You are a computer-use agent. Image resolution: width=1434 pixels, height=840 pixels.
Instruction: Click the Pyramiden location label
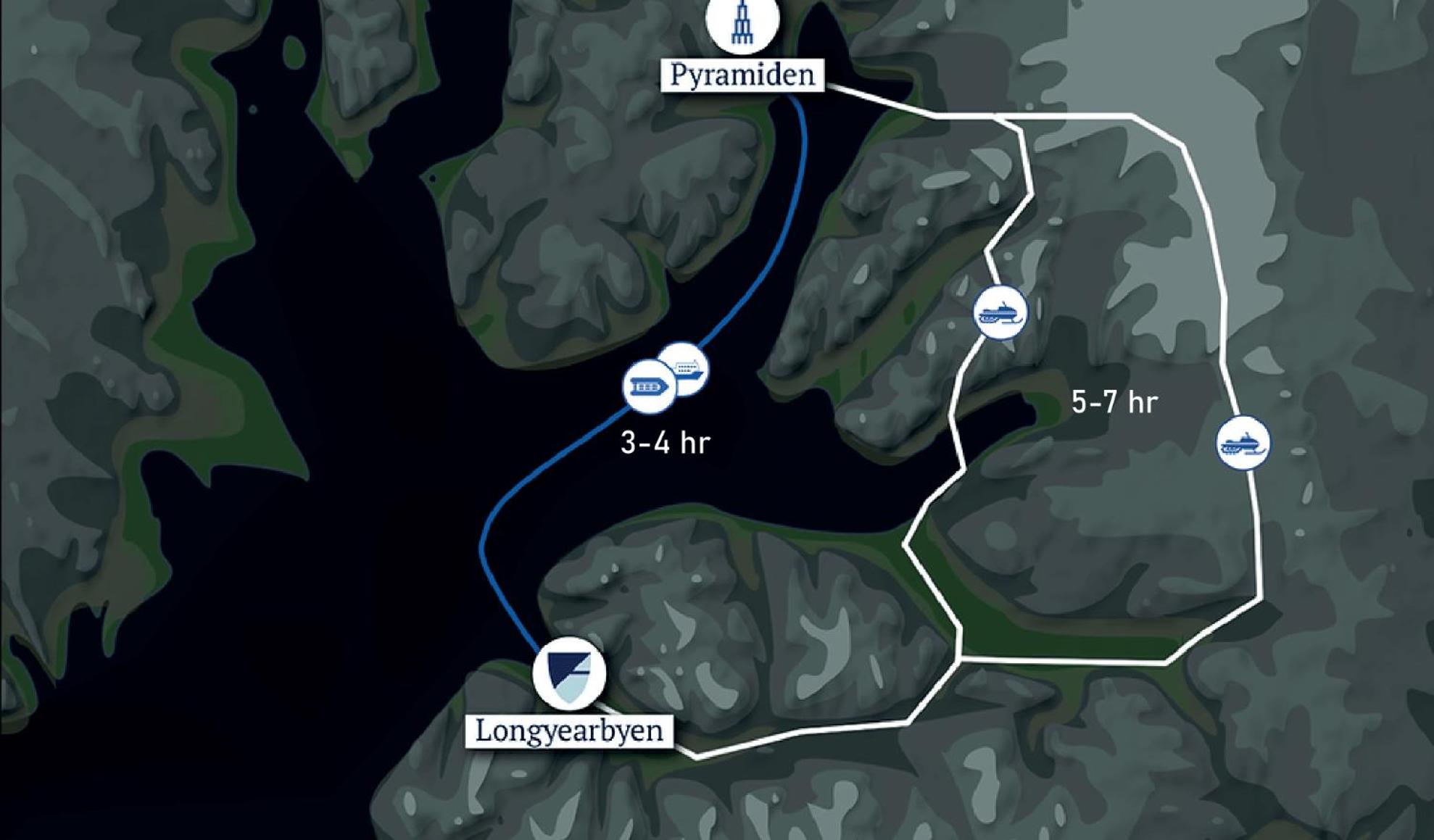click(742, 75)
